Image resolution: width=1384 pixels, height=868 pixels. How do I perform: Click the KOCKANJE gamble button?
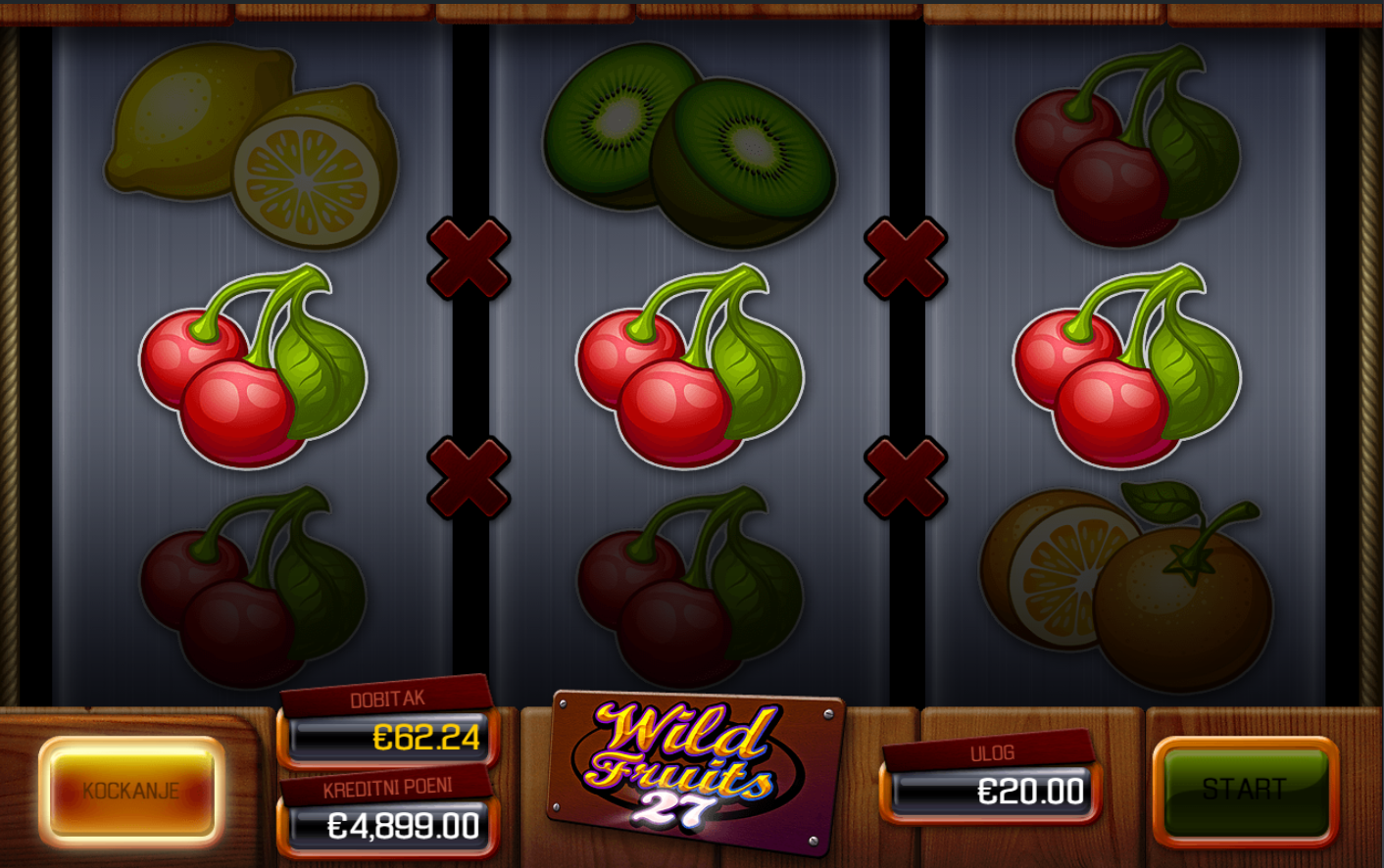pos(131,791)
